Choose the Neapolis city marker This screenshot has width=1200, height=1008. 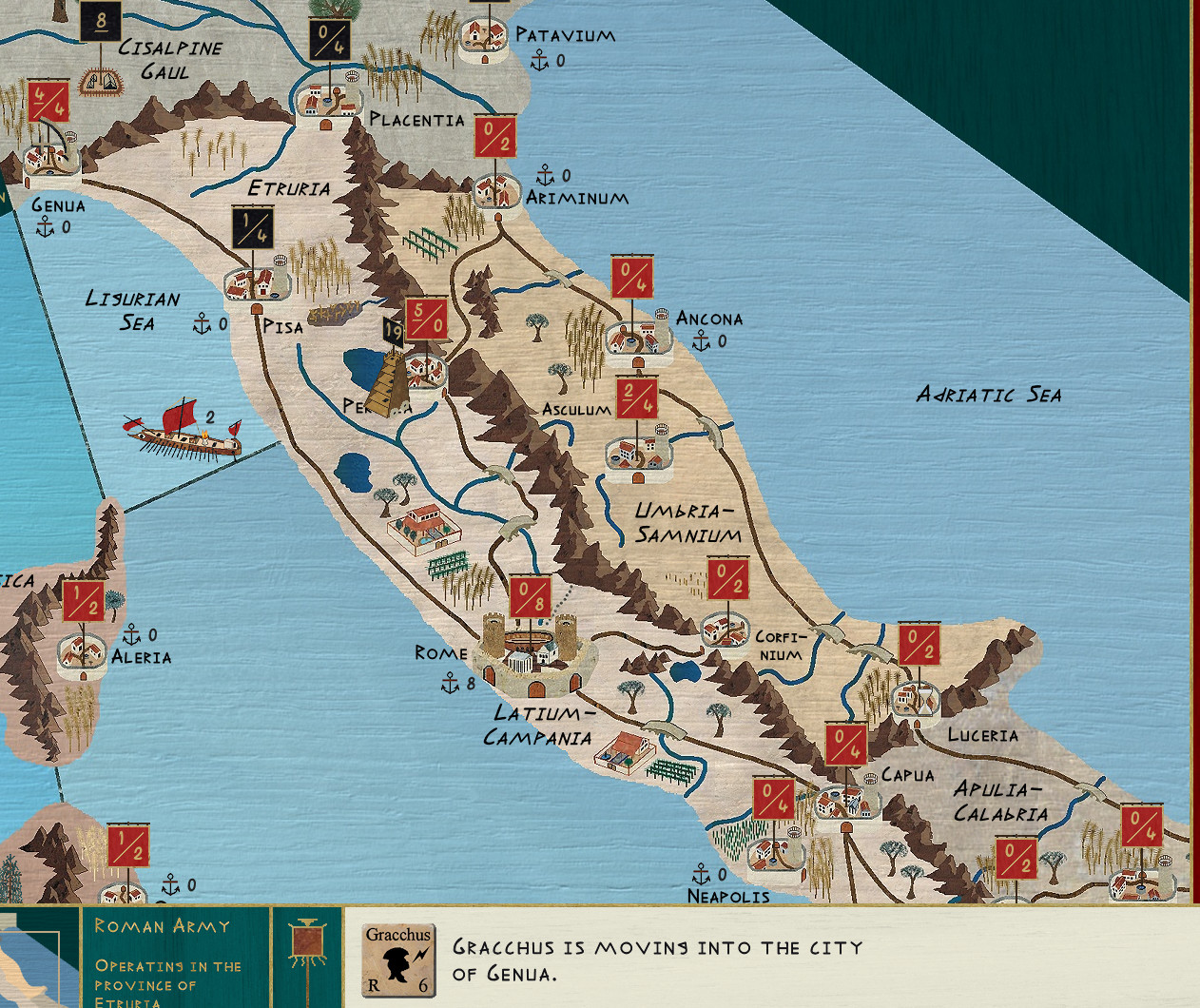pyautogui.click(x=773, y=851)
